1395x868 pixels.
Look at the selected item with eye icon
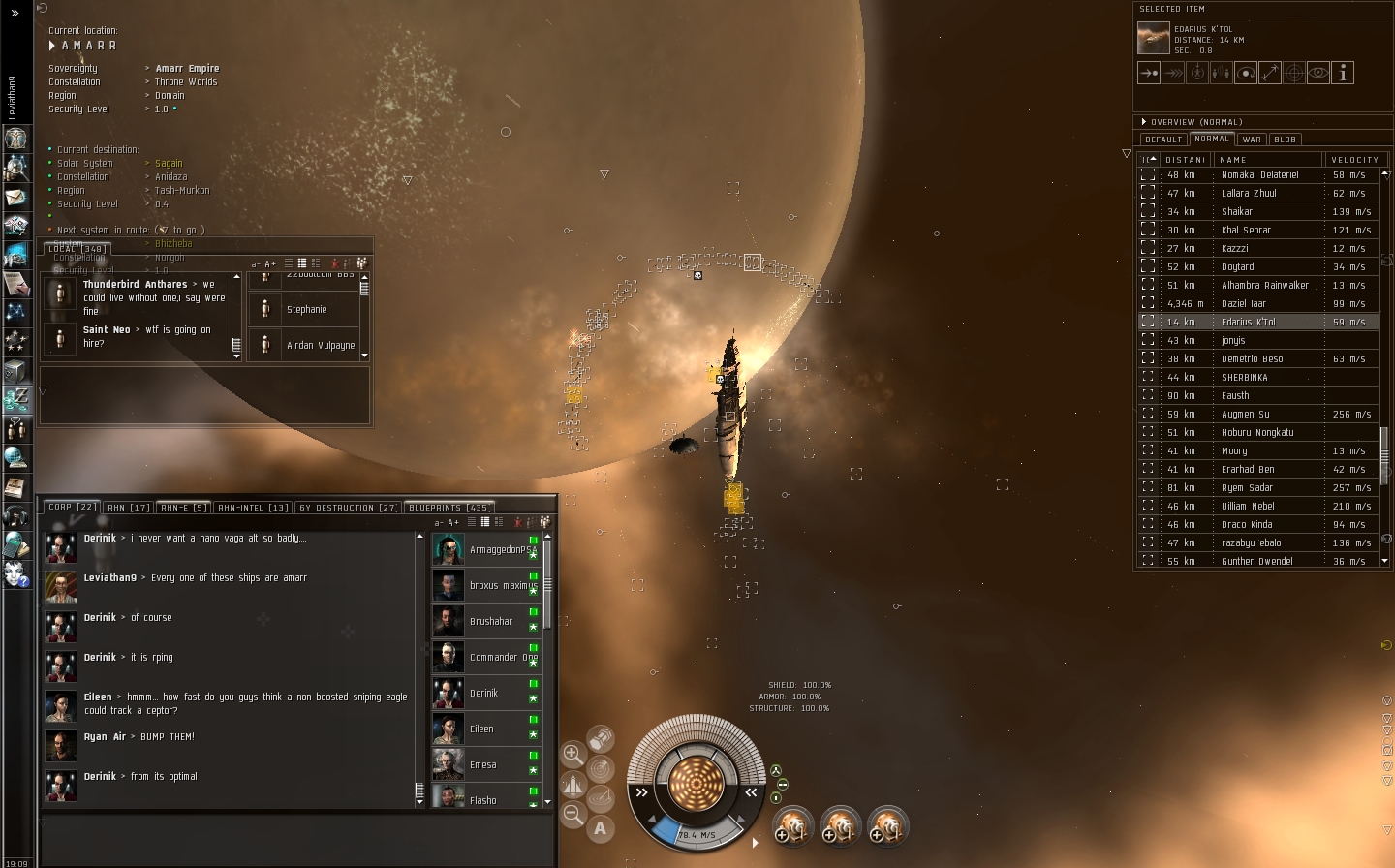(1318, 73)
